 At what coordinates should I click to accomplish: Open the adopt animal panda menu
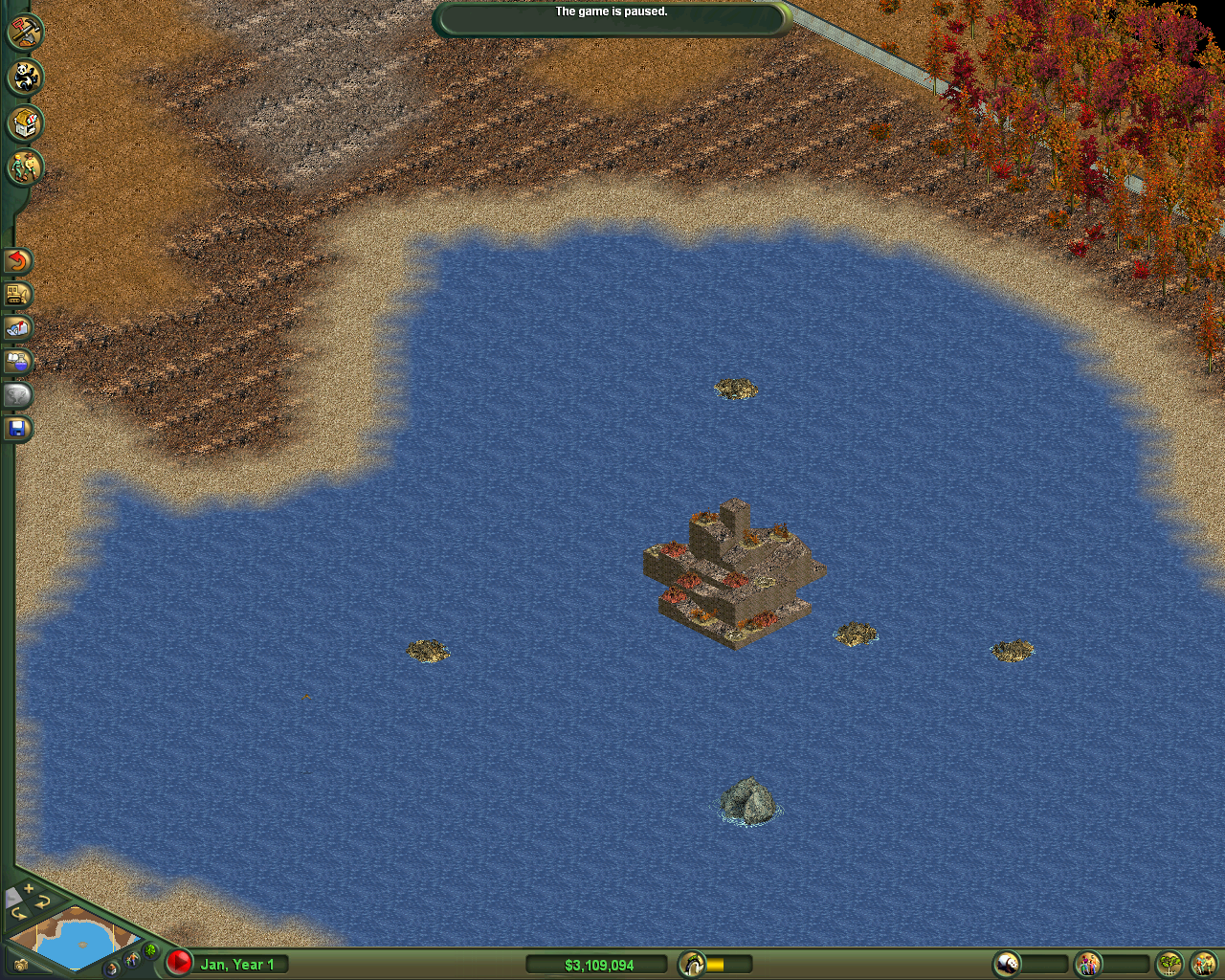25,78
